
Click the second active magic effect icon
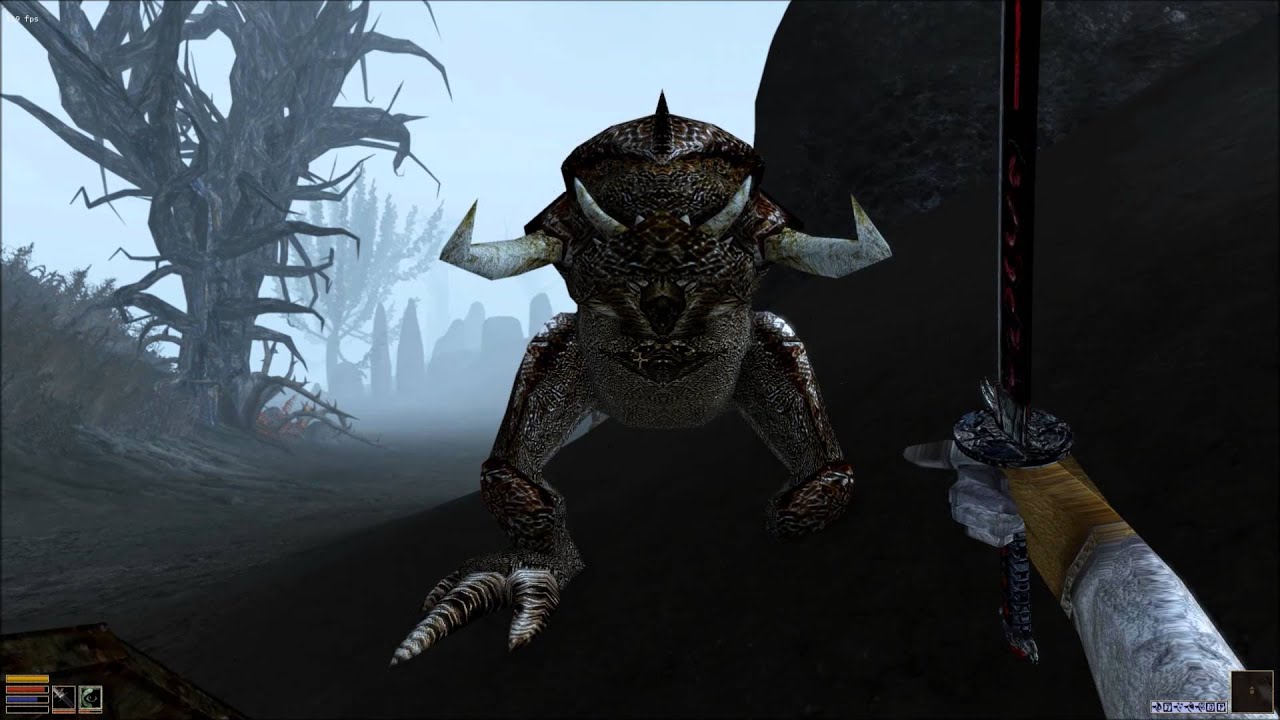[x=1168, y=706]
